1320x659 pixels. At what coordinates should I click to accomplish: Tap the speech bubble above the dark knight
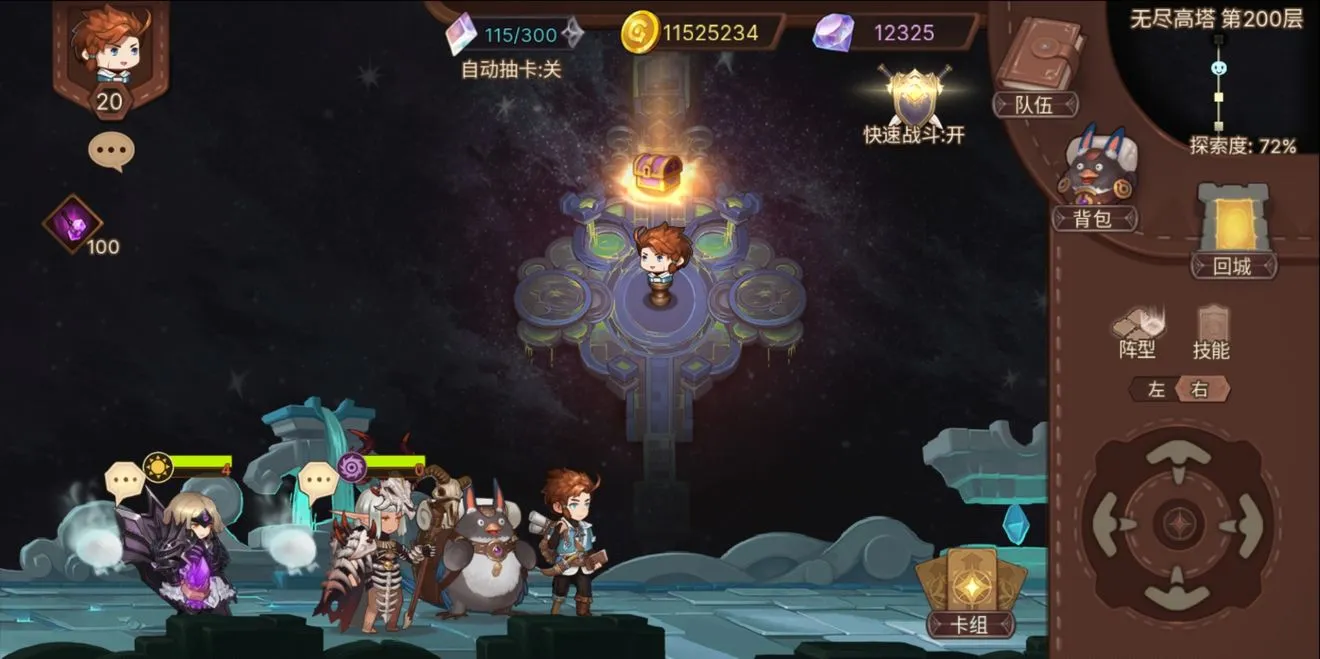(x=123, y=480)
